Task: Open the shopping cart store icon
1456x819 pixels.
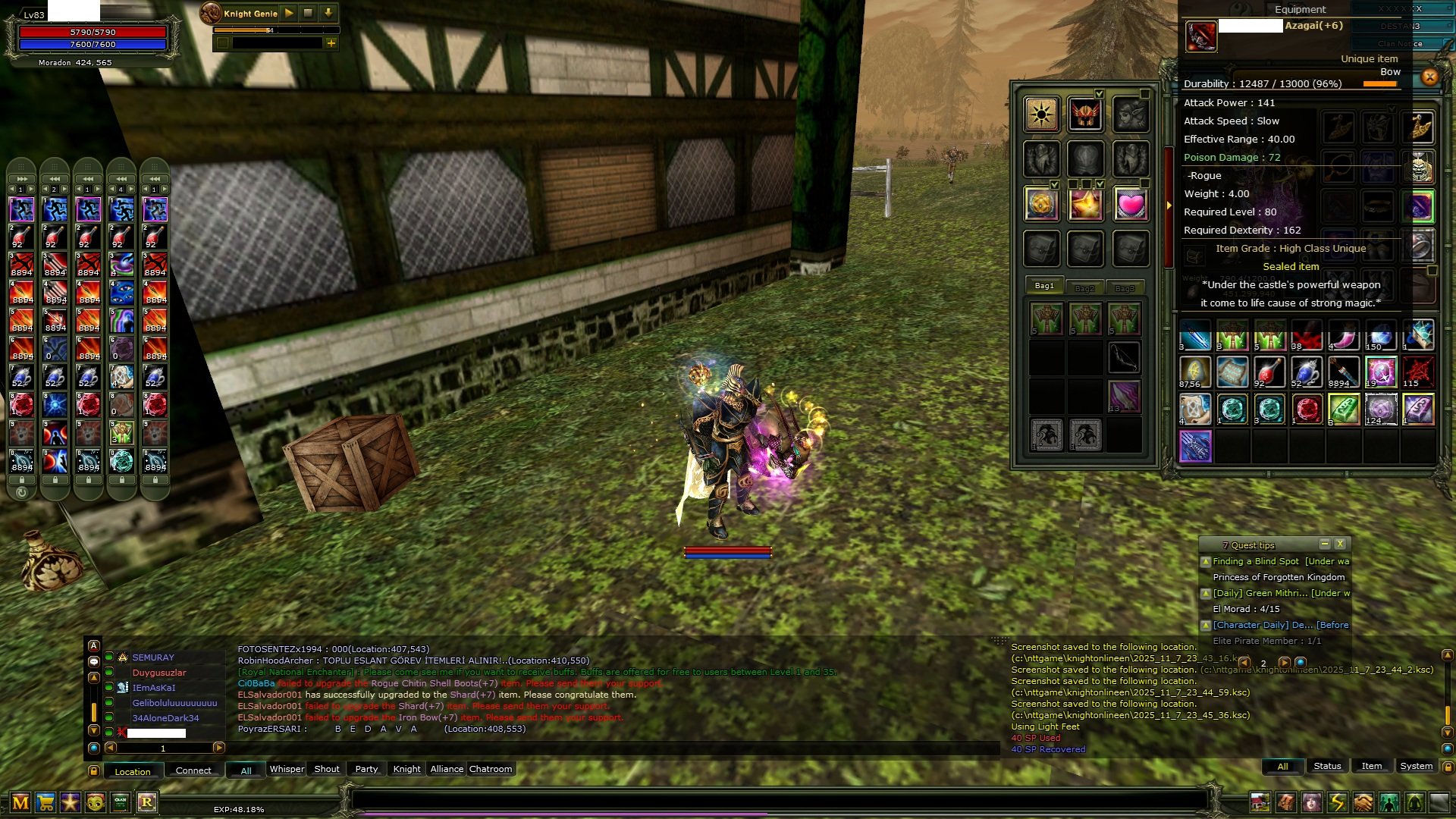Action: (45, 802)
